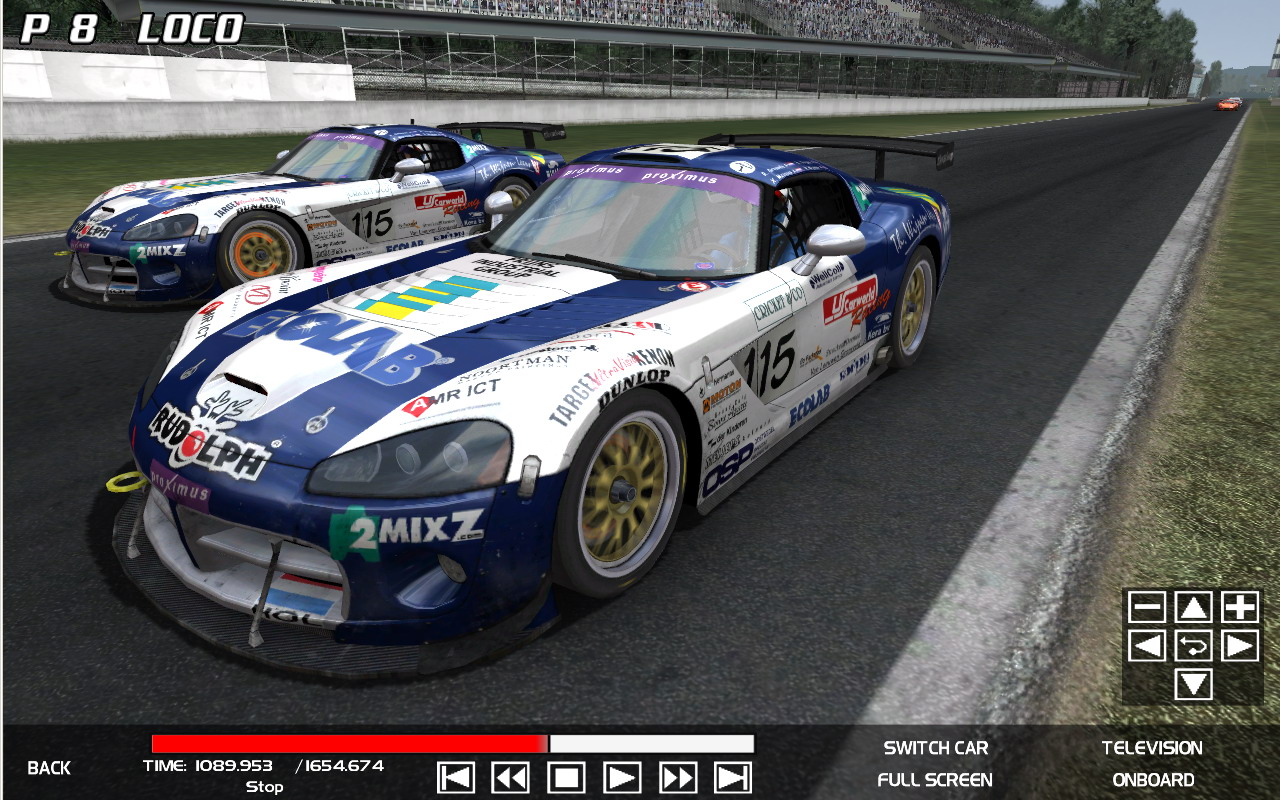Select FULL SCREEN view
The height and width of the screenshot is (800, 1280).
pyautogui.click(x=935, y=780)
